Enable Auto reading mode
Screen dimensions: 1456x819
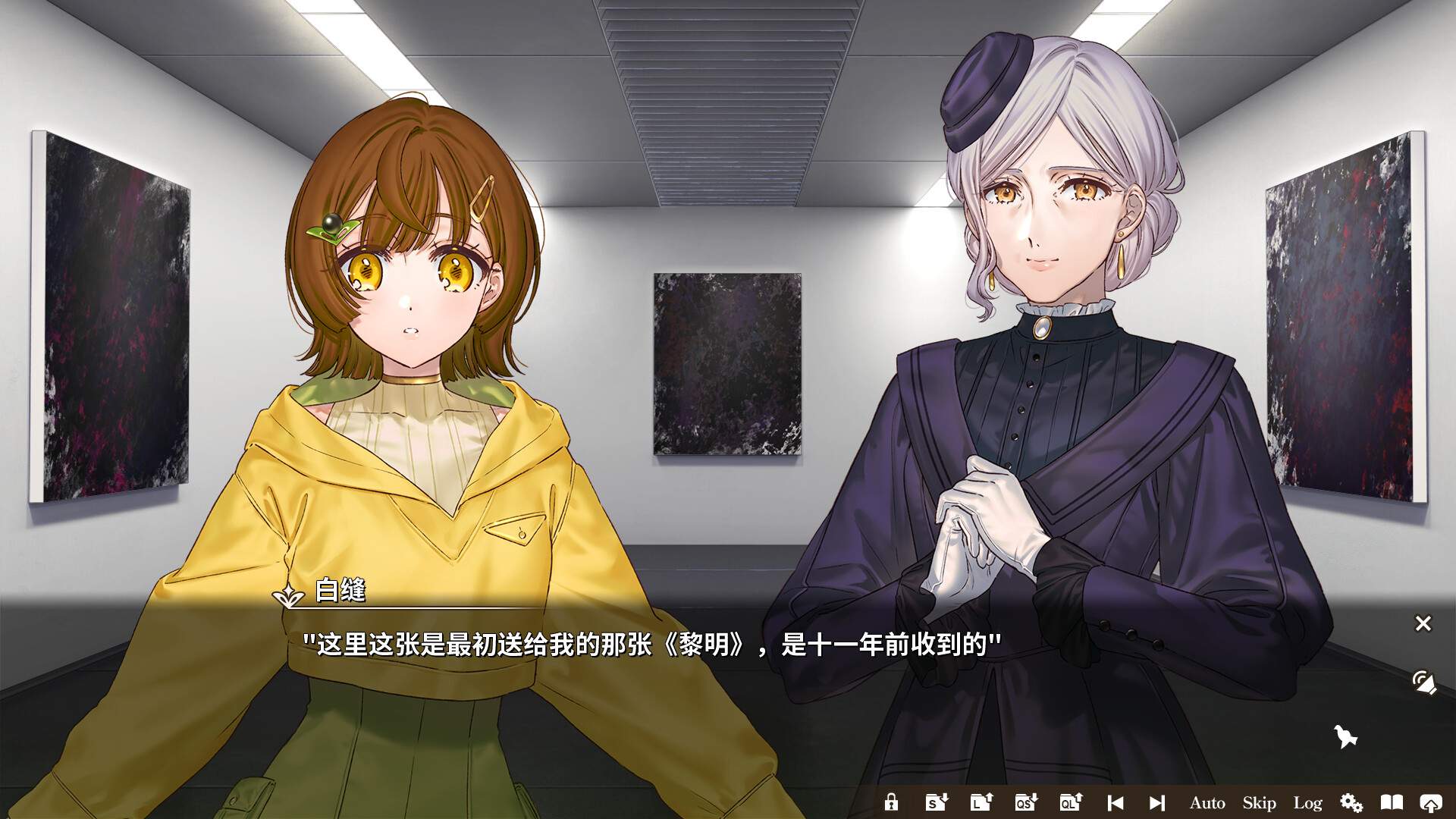click(x=1207, y=802)
